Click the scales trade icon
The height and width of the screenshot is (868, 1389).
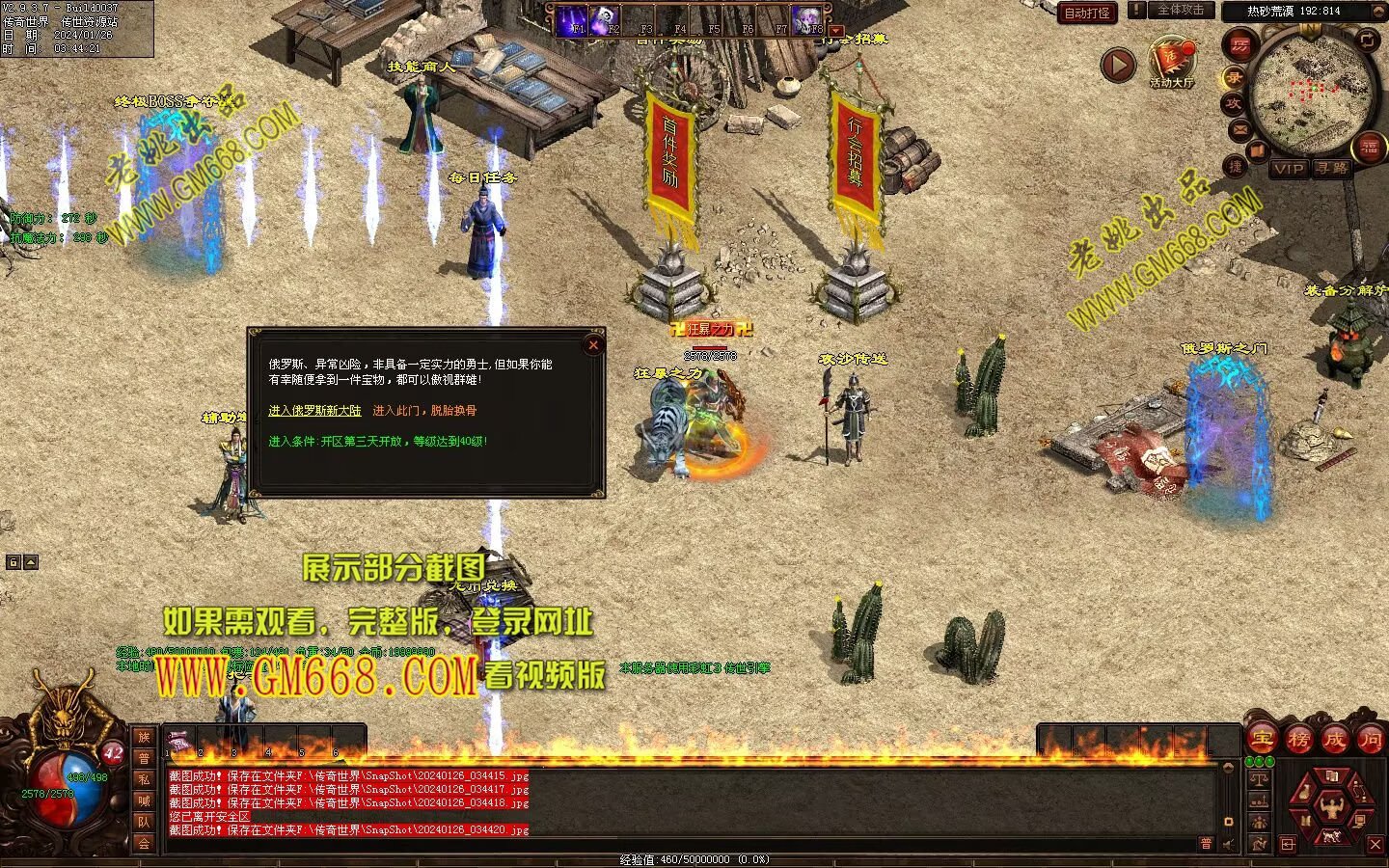pos(1259,779)
